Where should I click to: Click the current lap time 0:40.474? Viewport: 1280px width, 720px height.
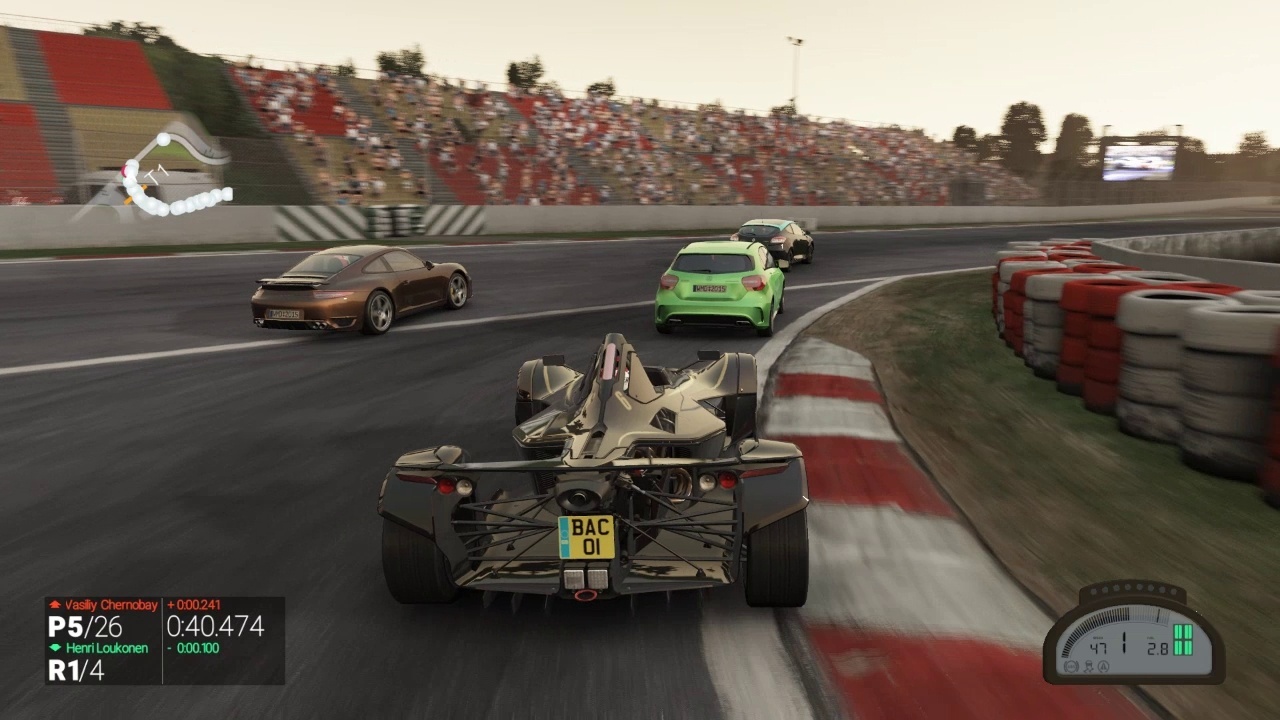215,626
